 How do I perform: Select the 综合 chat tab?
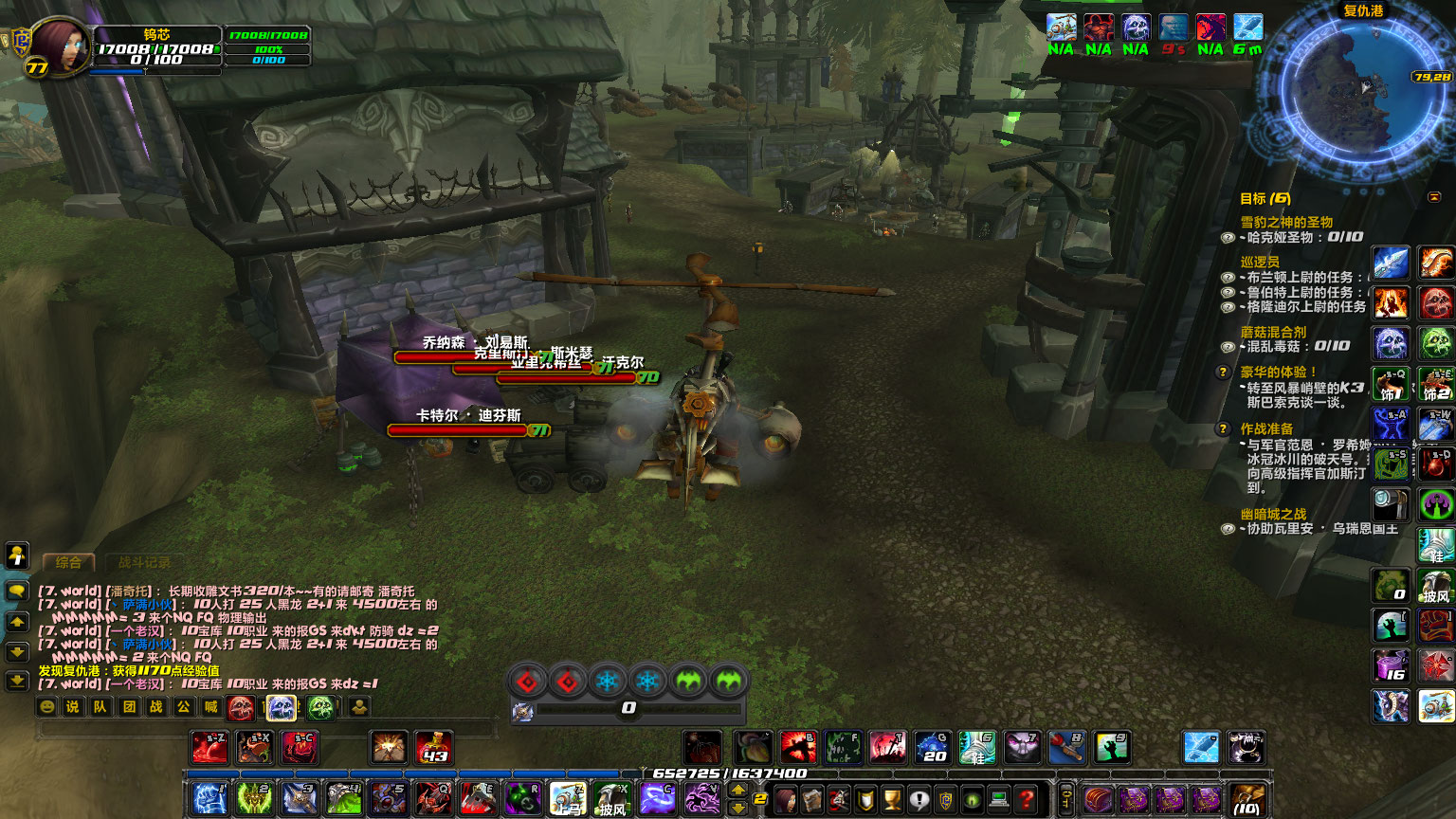point(68,563)
